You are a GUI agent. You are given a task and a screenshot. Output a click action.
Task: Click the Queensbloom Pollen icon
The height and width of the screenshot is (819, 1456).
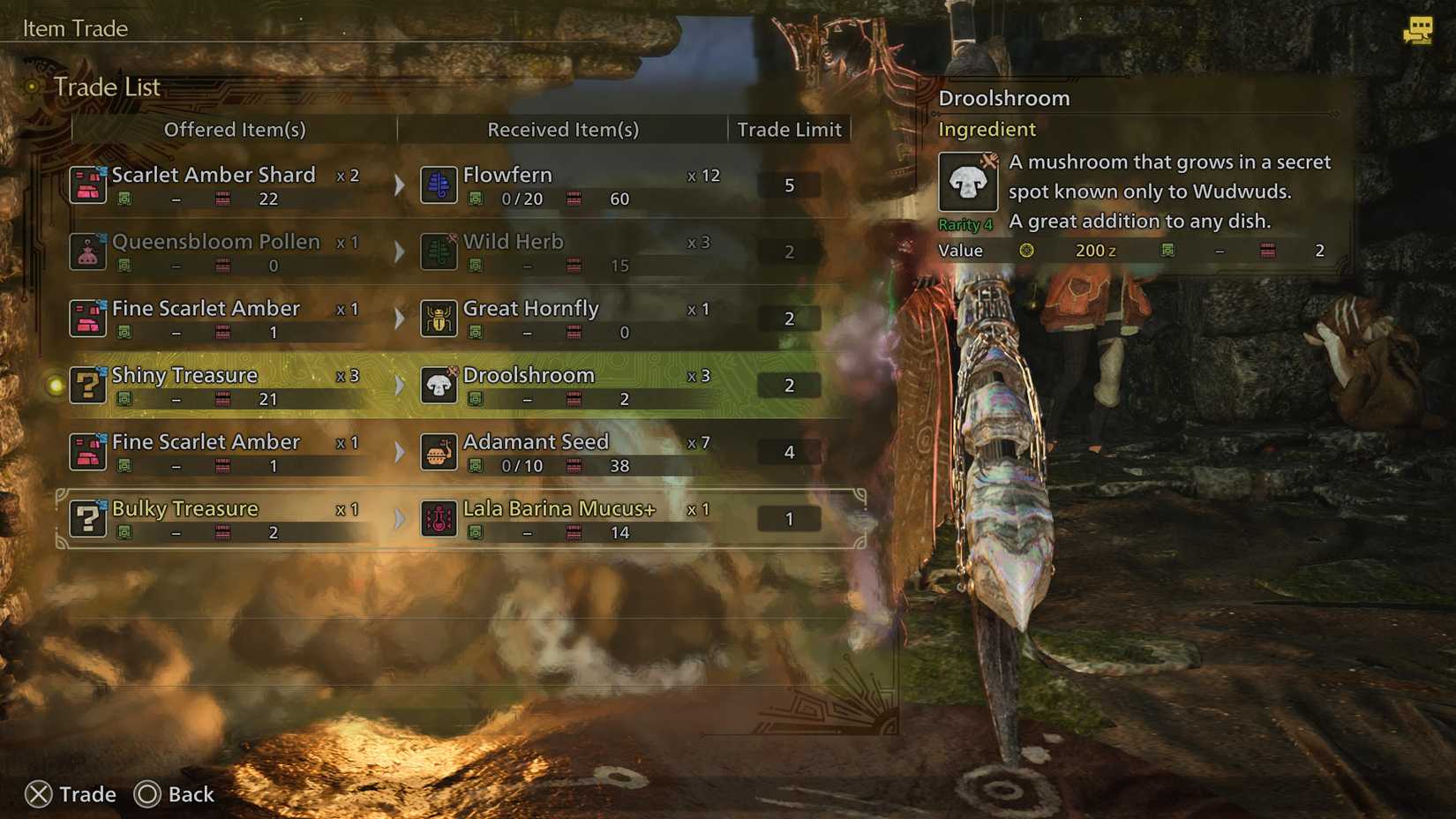point(87,251)
